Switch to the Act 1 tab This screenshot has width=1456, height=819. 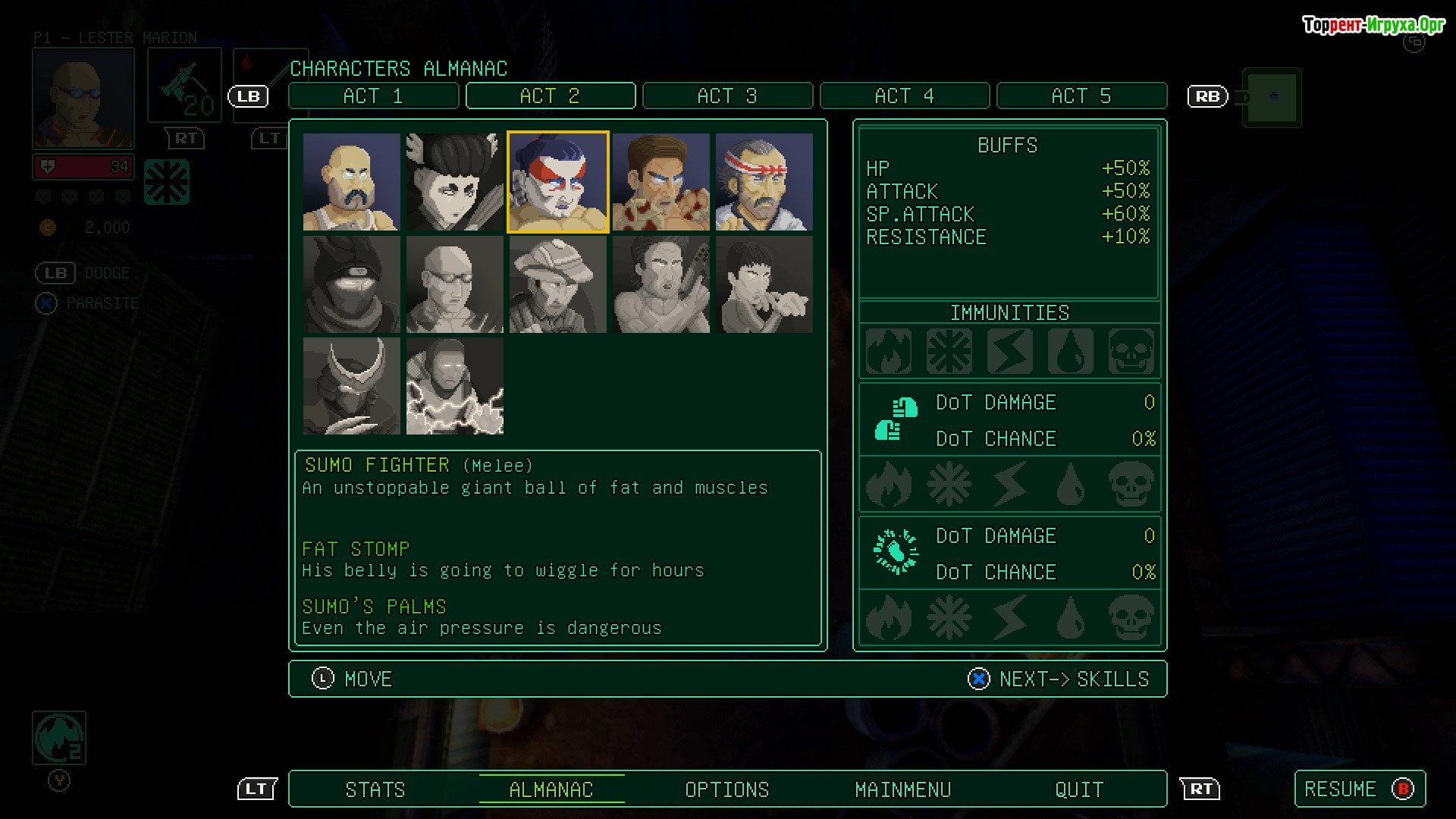(x=373, y=96)
